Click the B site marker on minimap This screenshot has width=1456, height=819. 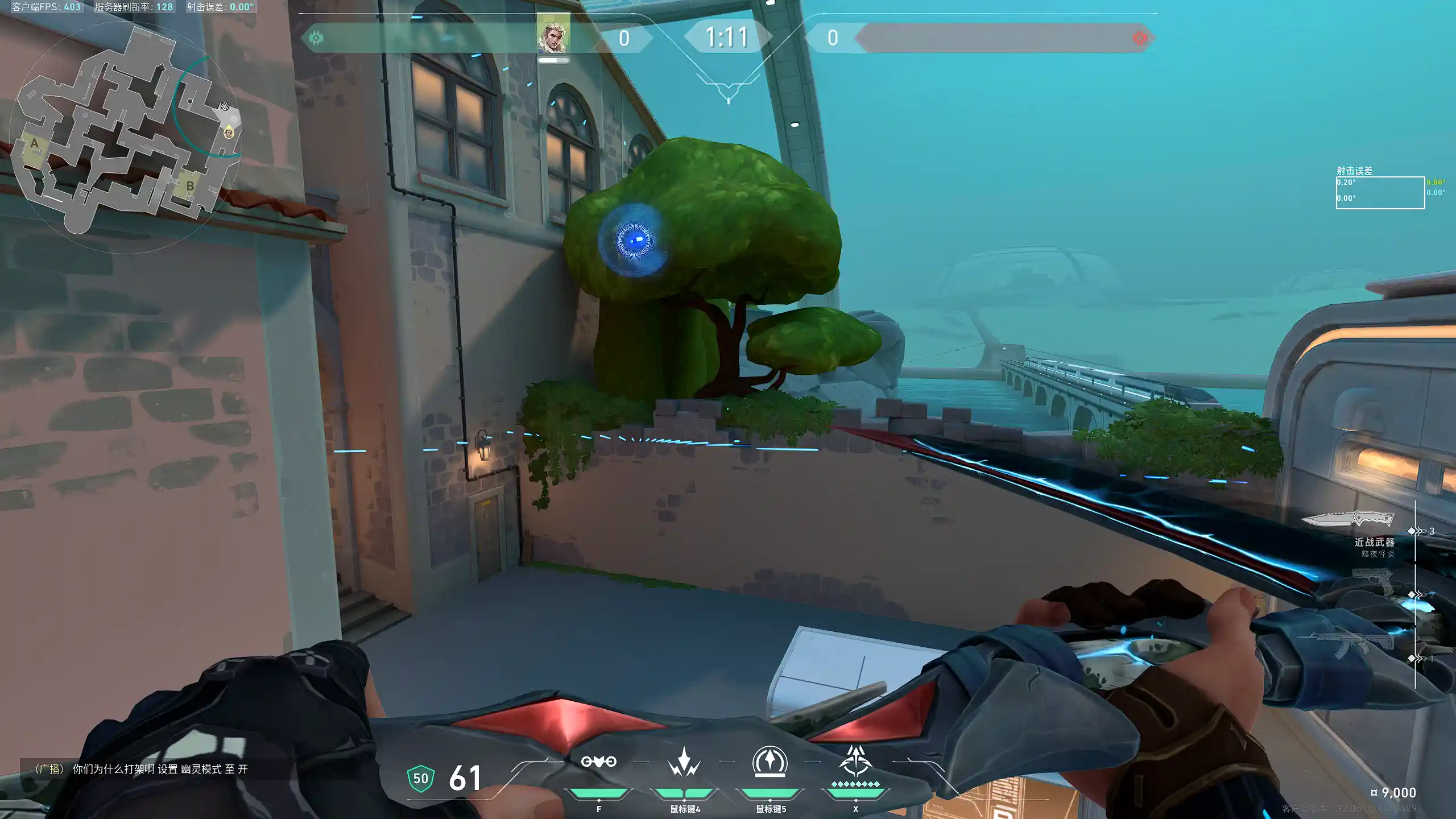tap(190, 186)
